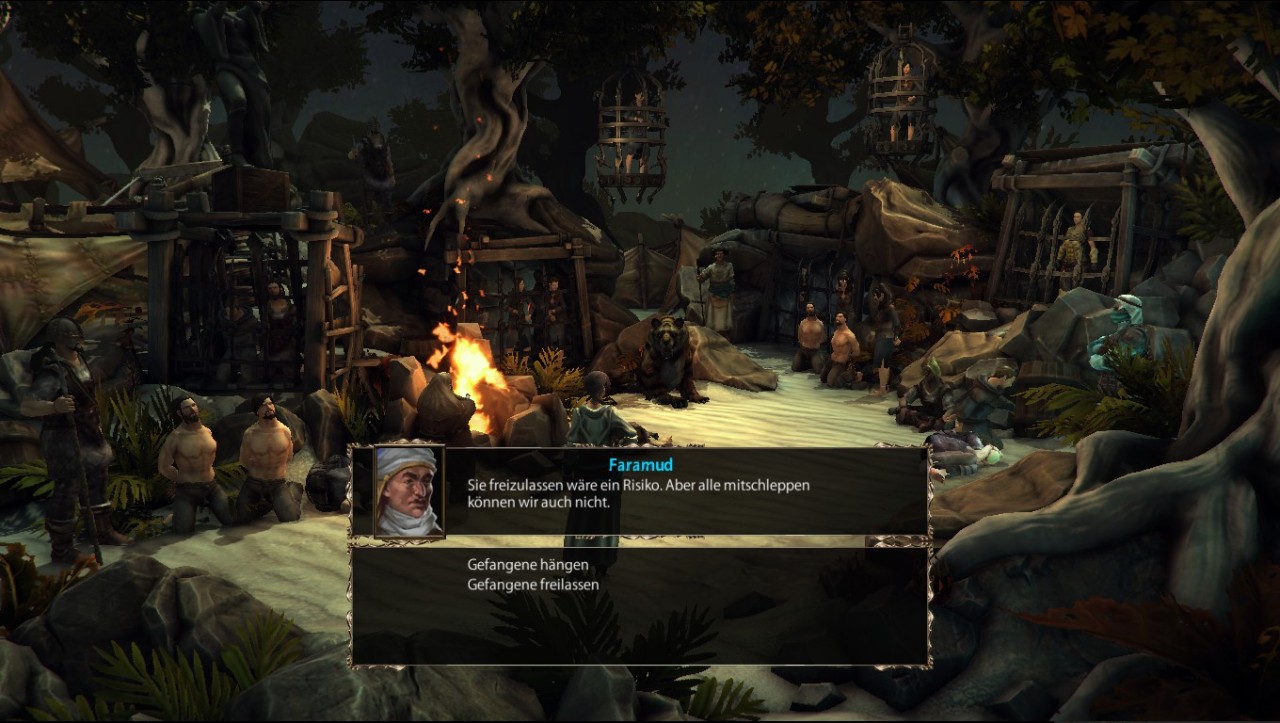This screenshot has height=723, width=1280.
Task: Select the "Gefangene freilassen" reply
Action: (x=533, y=584)
